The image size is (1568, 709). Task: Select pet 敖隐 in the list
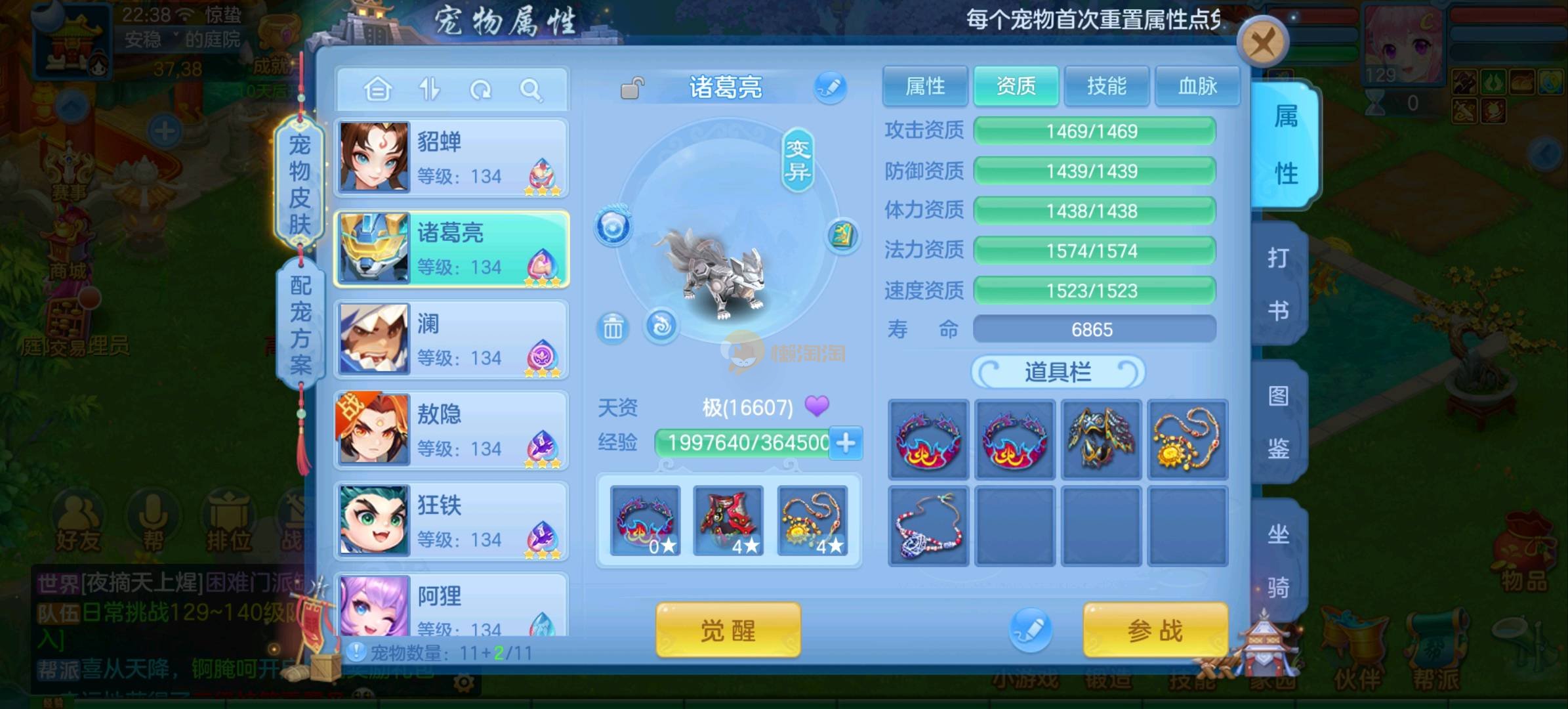451,430
